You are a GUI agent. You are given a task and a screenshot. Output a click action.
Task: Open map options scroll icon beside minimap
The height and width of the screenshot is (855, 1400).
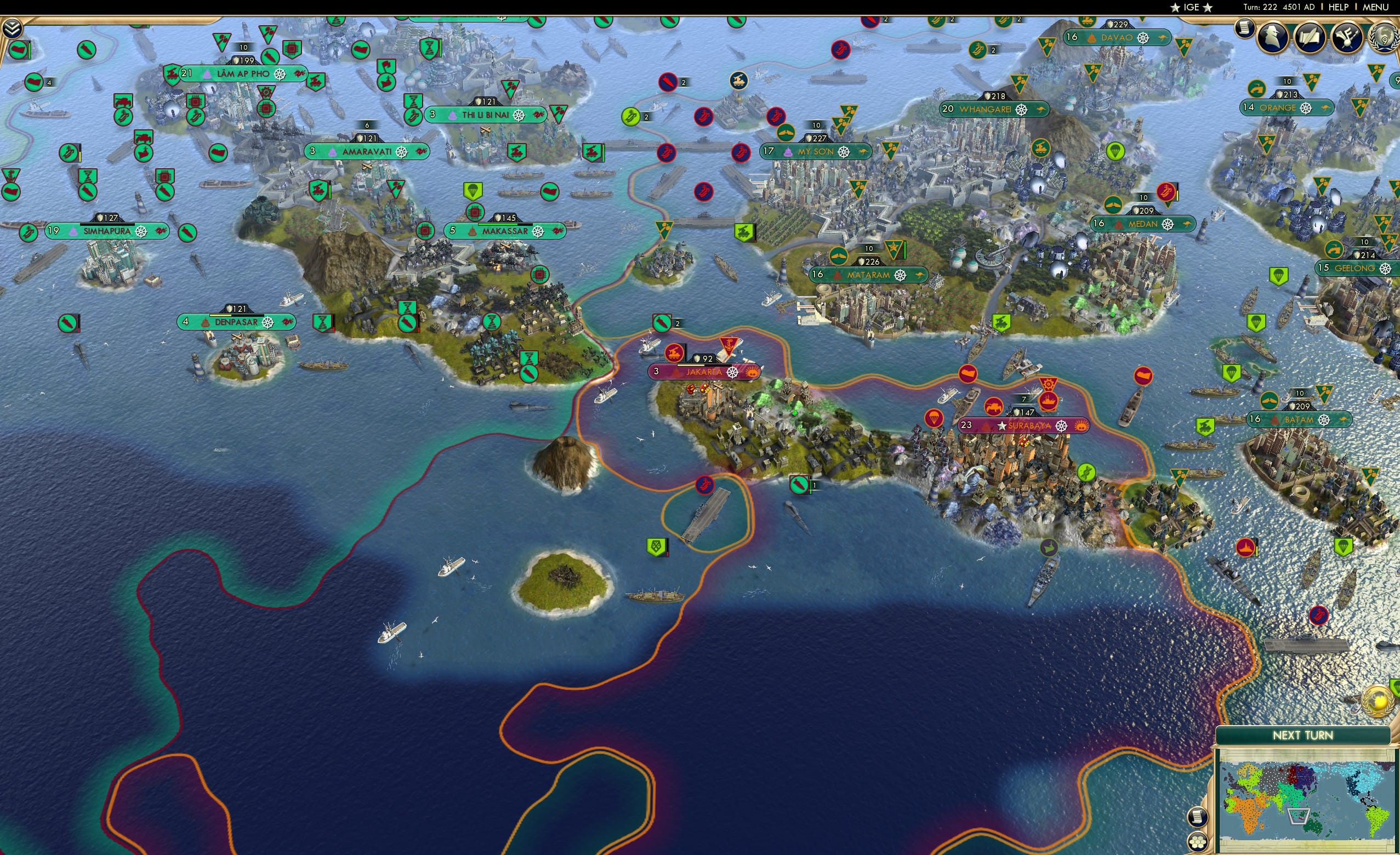[x=1198, y=818]
